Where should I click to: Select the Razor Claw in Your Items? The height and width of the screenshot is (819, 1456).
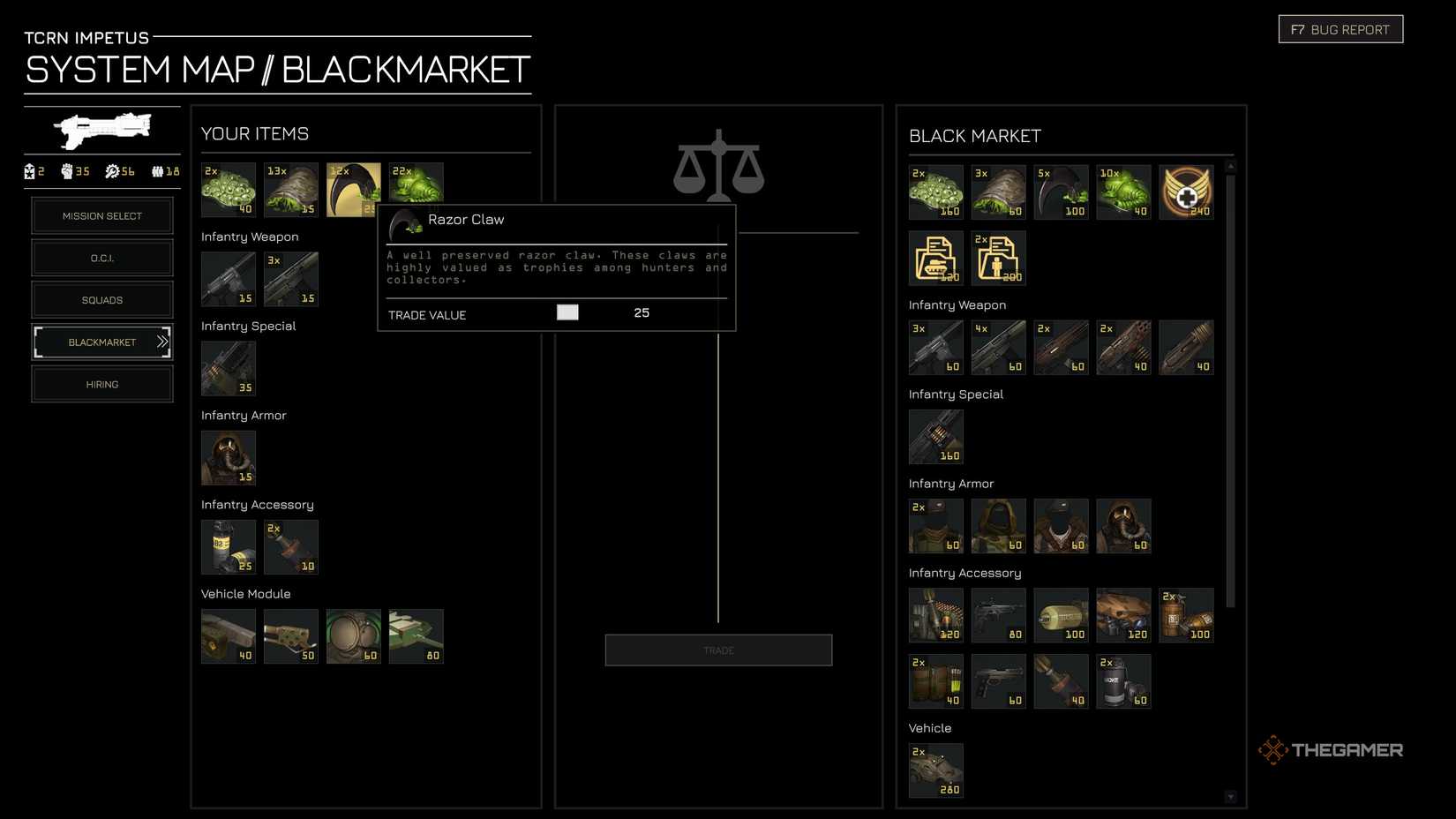353,188
